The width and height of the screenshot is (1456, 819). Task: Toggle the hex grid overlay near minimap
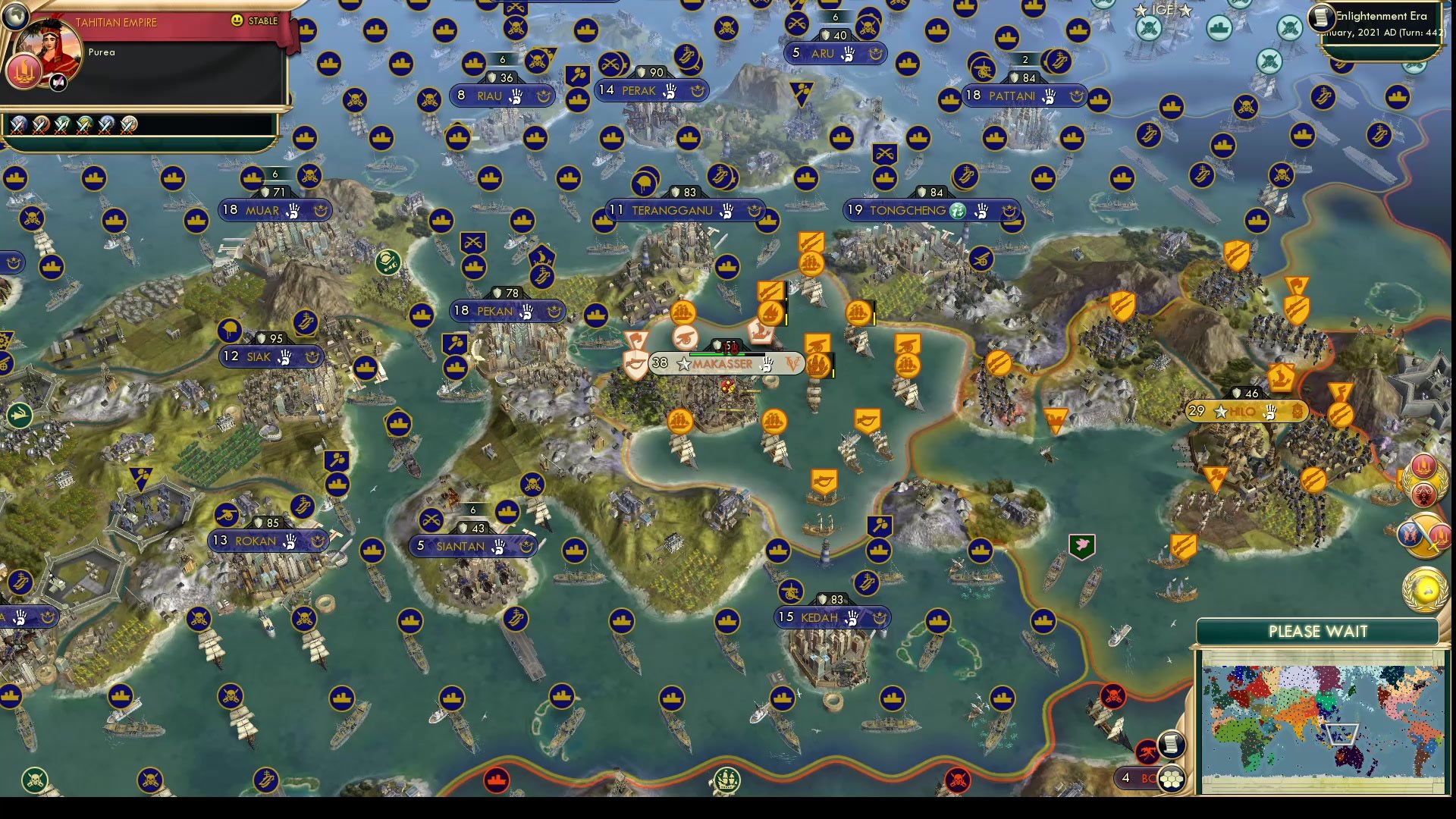tap(1172, 778)
